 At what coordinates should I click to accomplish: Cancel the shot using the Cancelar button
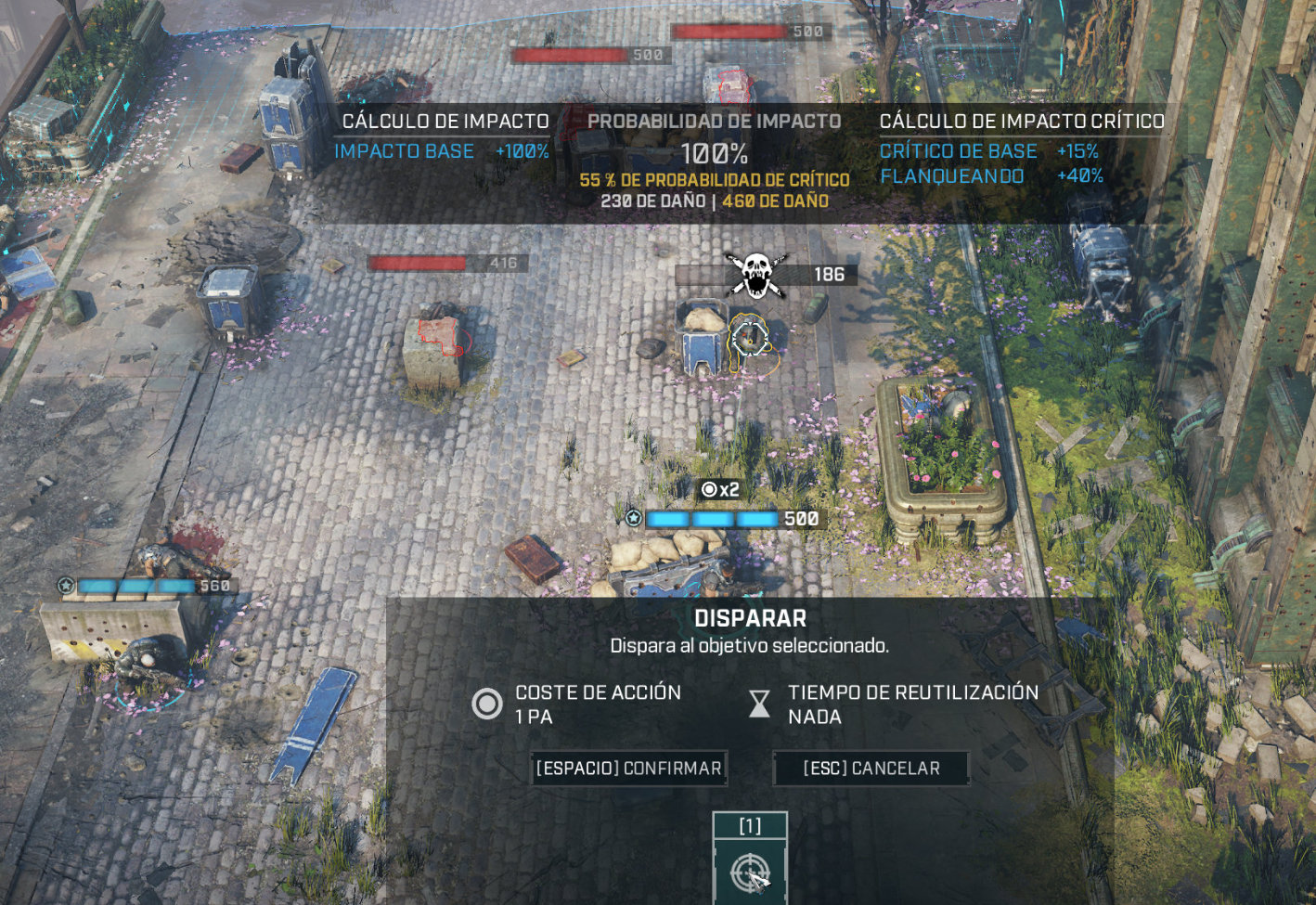pyautogui.click(x=871, y=769)
